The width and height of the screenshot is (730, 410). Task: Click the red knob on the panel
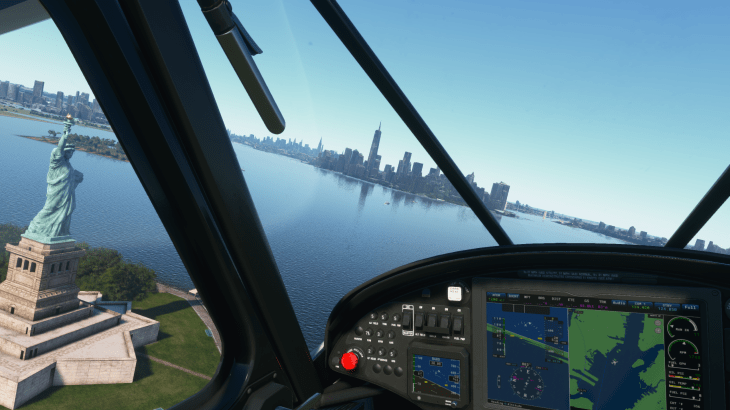(350, 360)
